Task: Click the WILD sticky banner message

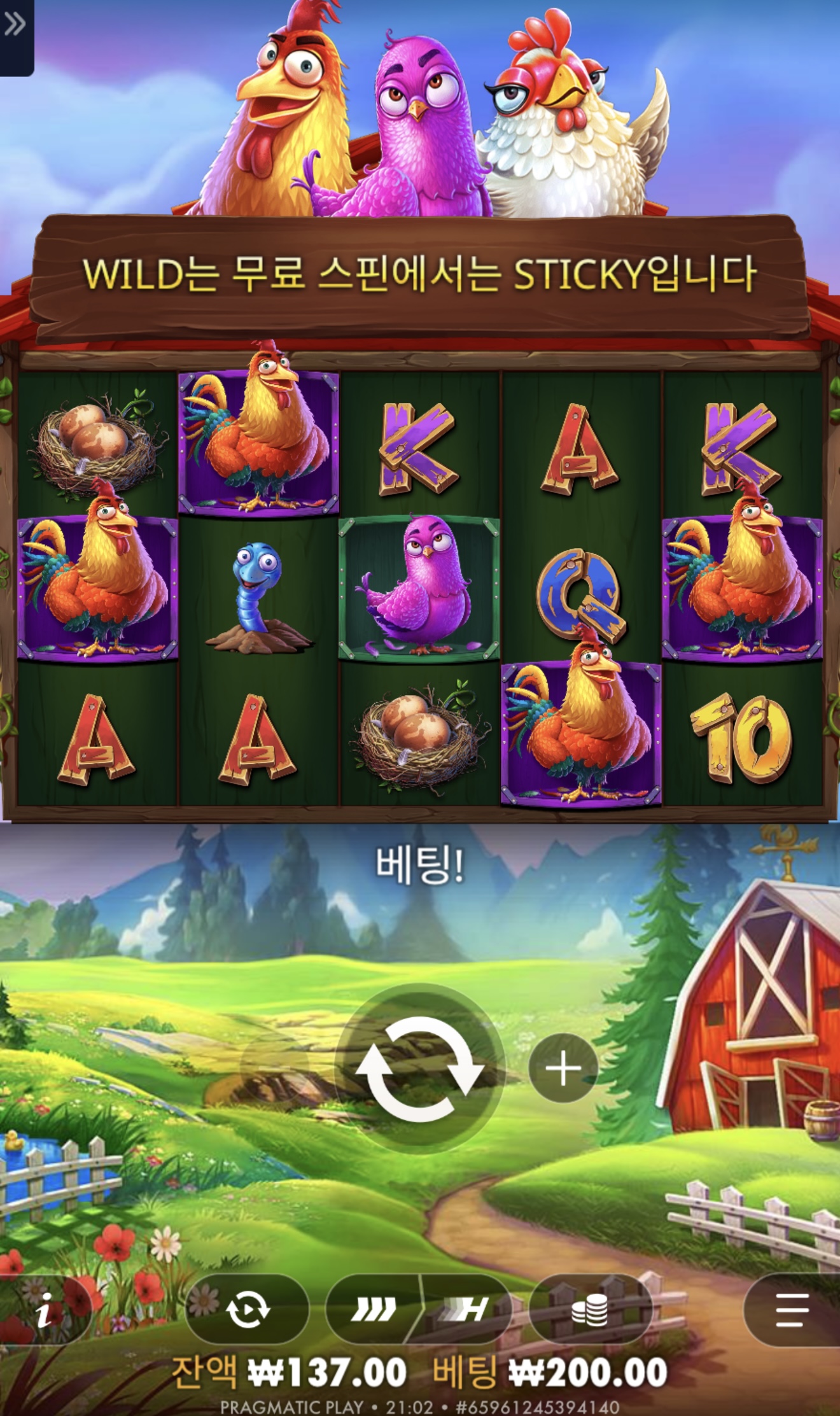Action: click(x=420, y=274)
